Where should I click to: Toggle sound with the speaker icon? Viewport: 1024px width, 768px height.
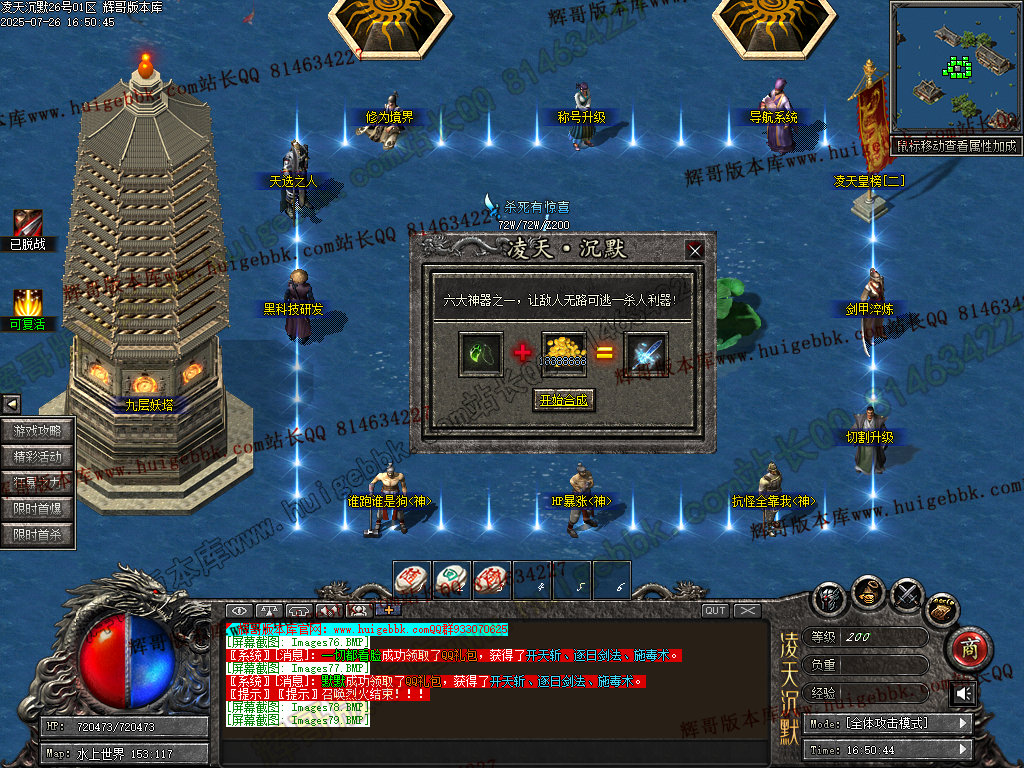(964, 693)
